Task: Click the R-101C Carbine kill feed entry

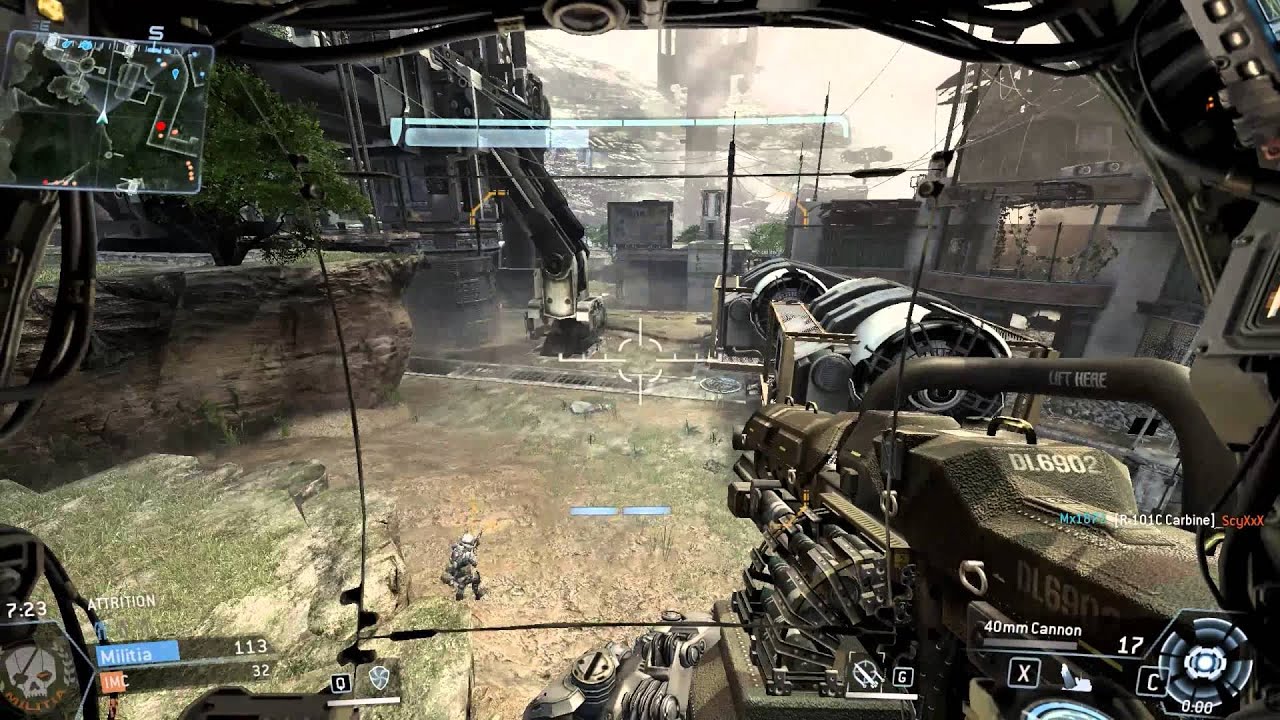Action: 1162,520
